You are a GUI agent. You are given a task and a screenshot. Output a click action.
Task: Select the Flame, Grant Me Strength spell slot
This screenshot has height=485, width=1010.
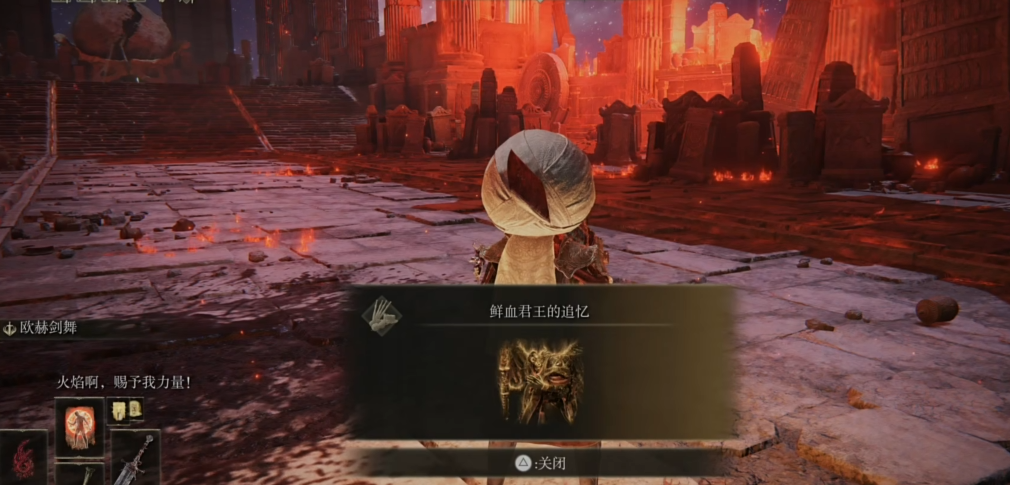point(79,425)
